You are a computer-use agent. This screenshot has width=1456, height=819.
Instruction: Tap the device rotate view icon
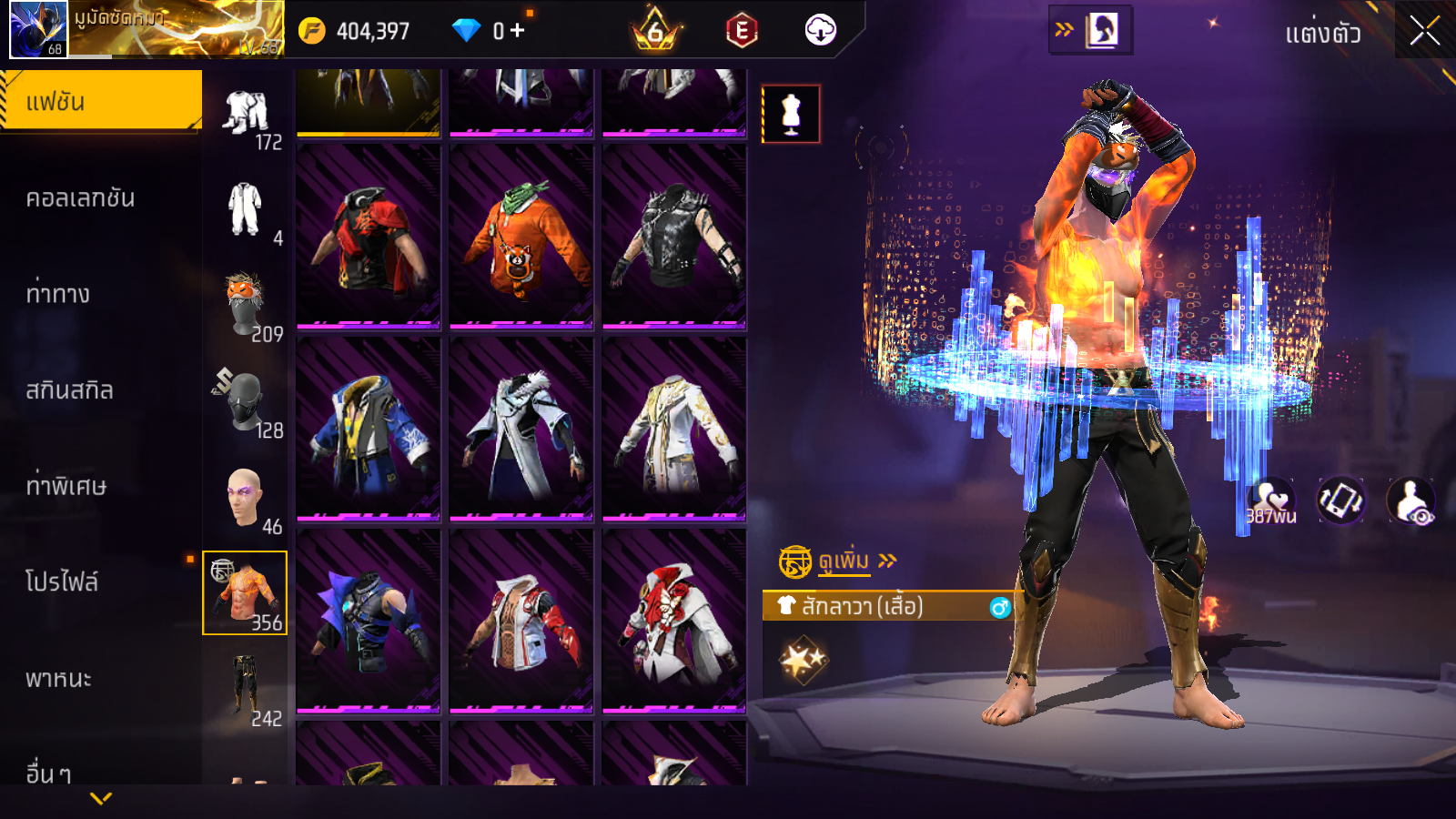1341,500
